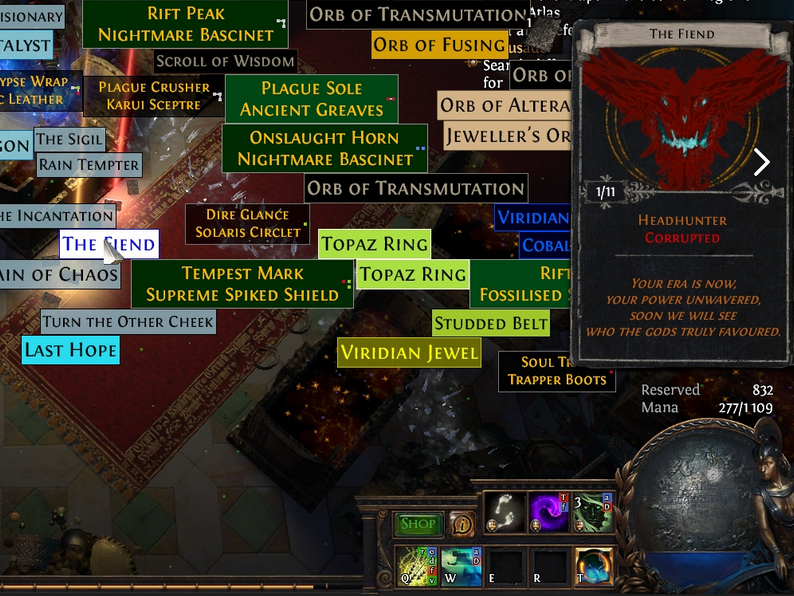Viewport: 794px width, 596px height.
Task: Use the green-faced skill showing 3
Action: coord(592,511)
